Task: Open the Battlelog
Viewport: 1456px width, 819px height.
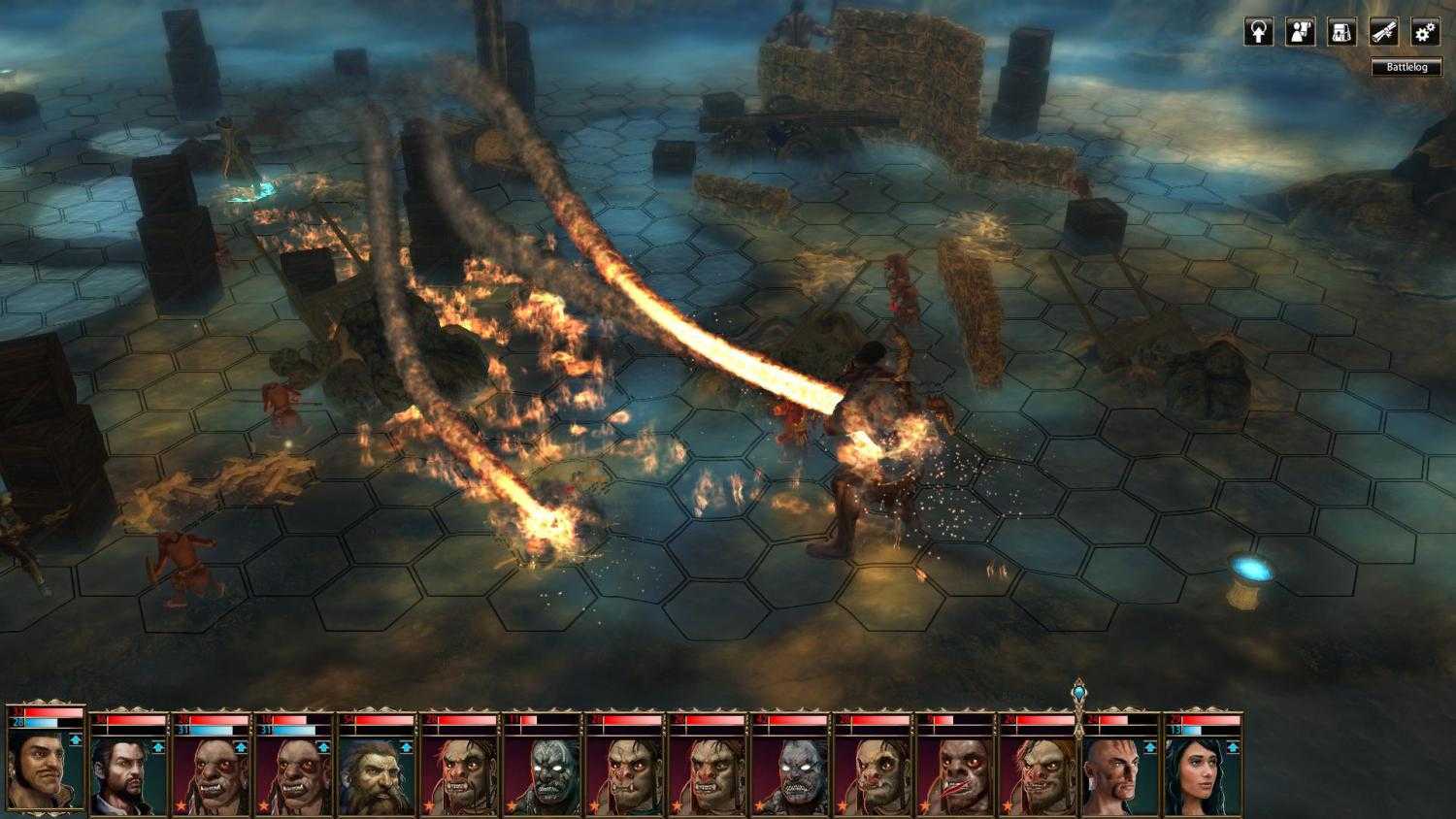Action: coord(1405,67)
